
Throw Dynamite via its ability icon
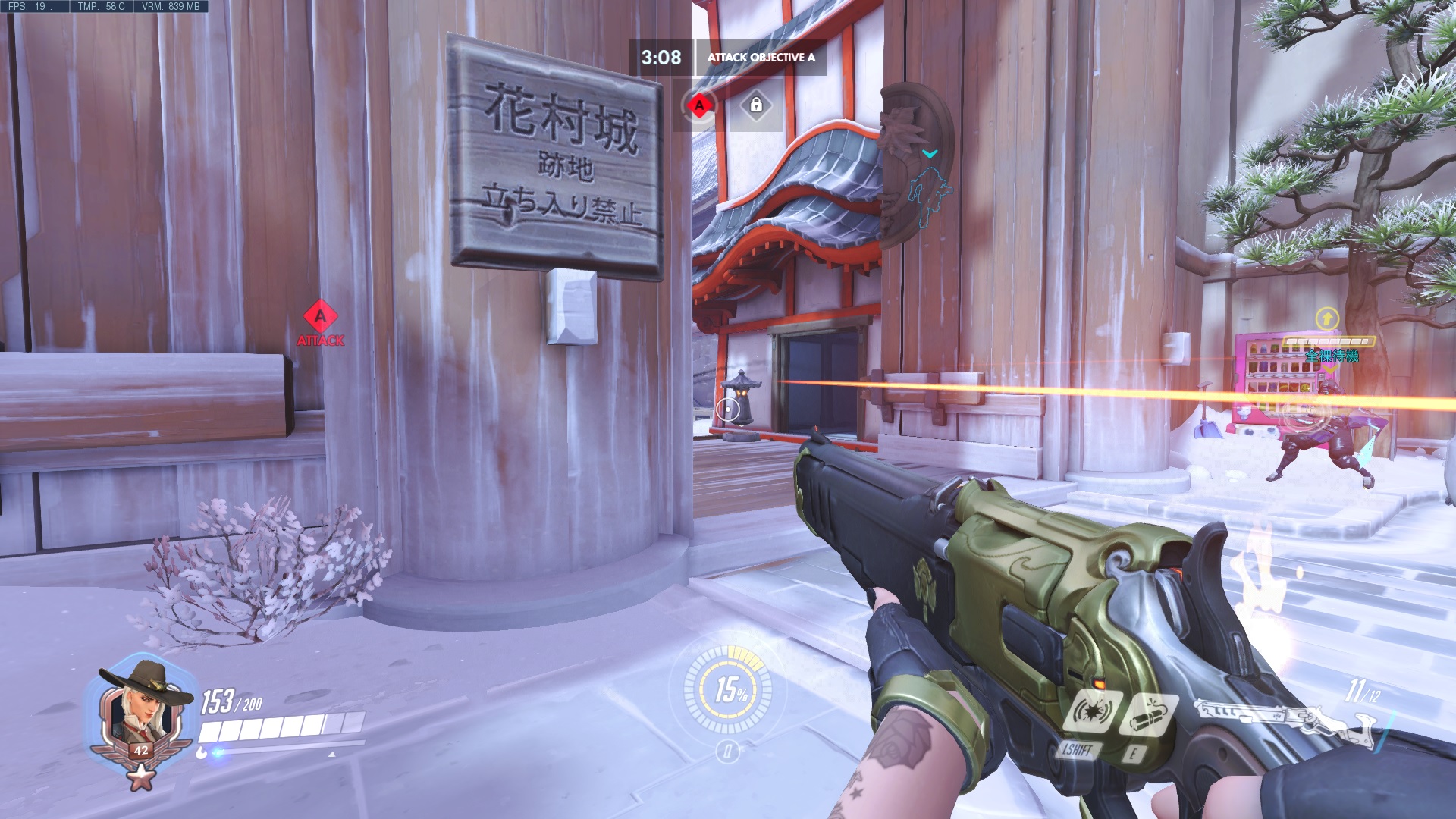pos(1149,716)
